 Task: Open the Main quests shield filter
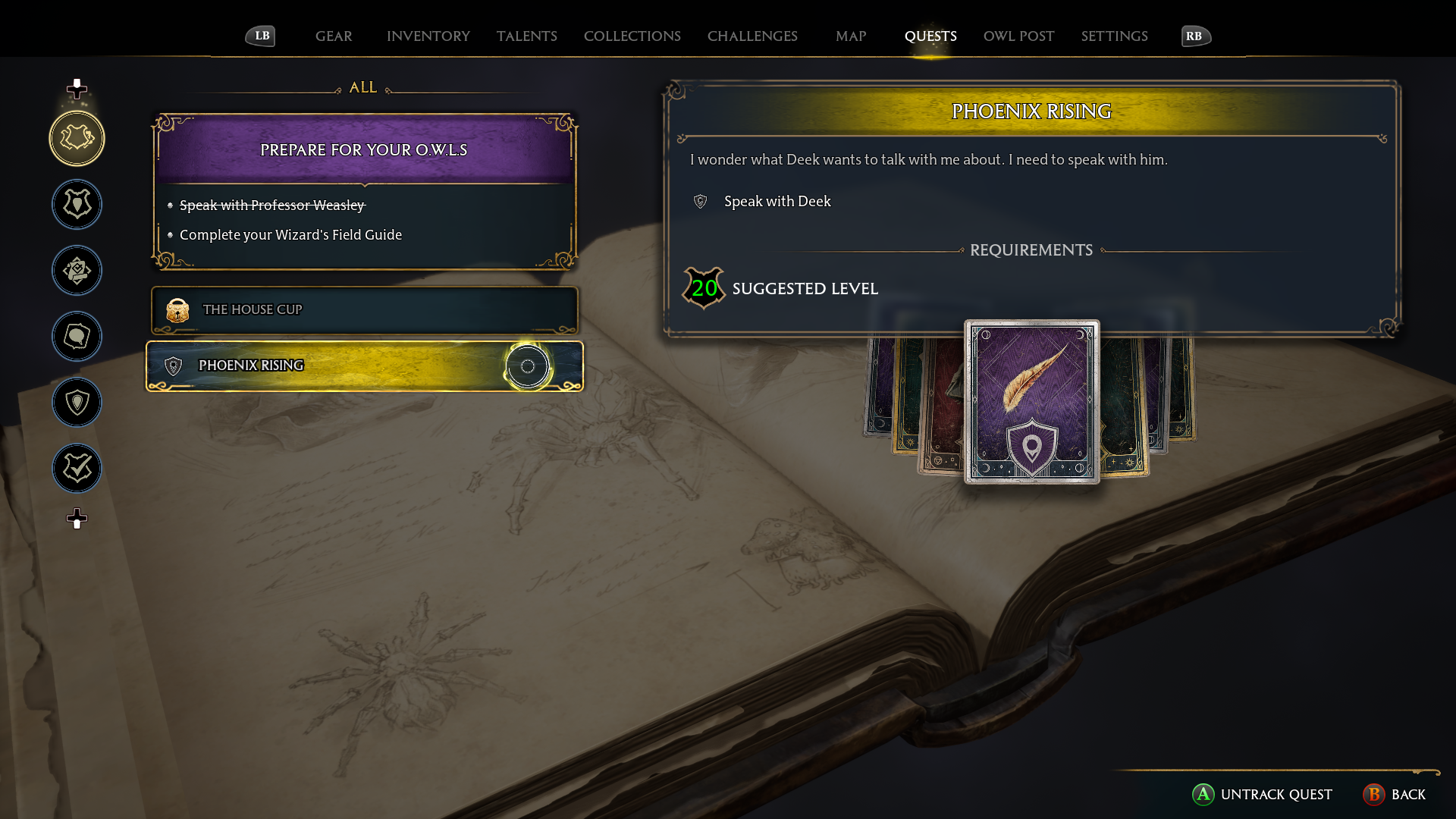(77, 204)
